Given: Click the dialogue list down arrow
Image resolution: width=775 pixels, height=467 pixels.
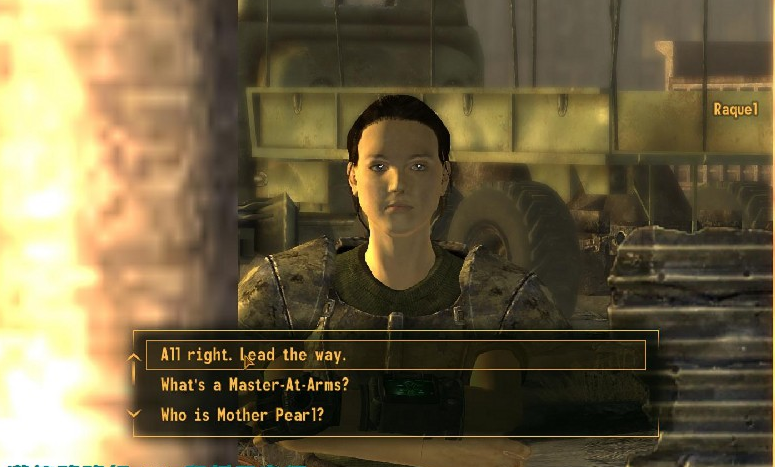Looking at the screenshot, I should (133, 414).
